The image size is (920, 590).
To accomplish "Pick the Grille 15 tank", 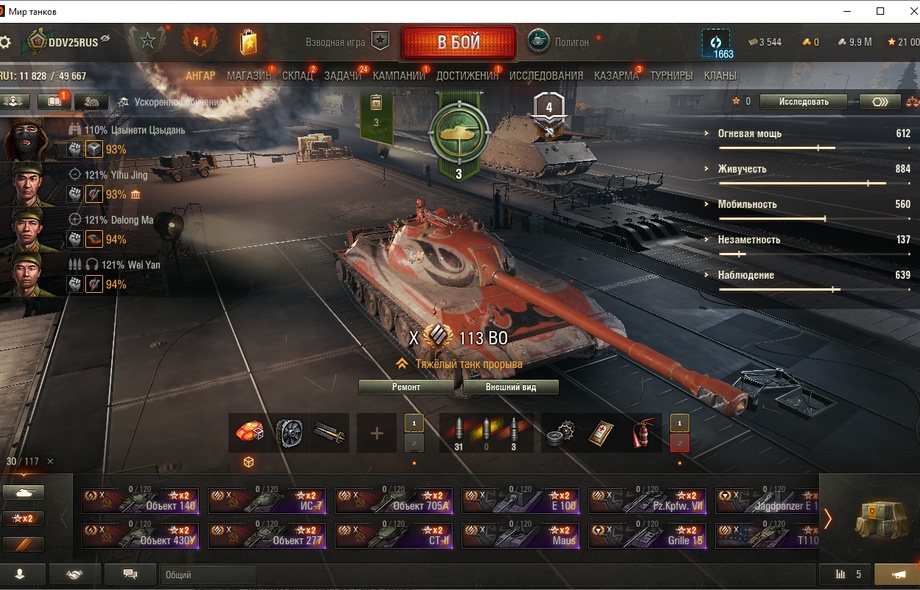I will pyautogui.click(x=648, y=536).
